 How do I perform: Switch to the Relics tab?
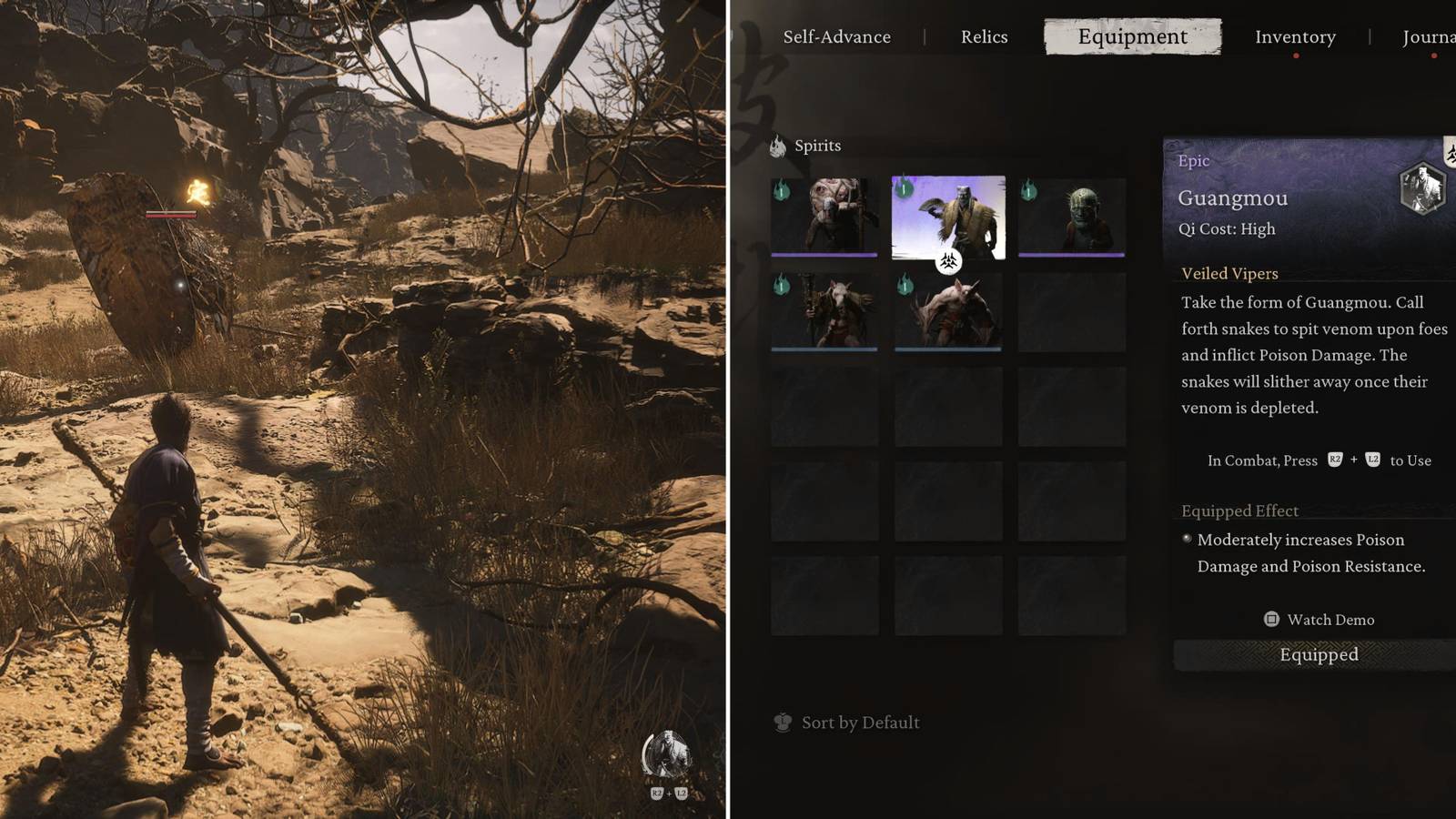983,36
